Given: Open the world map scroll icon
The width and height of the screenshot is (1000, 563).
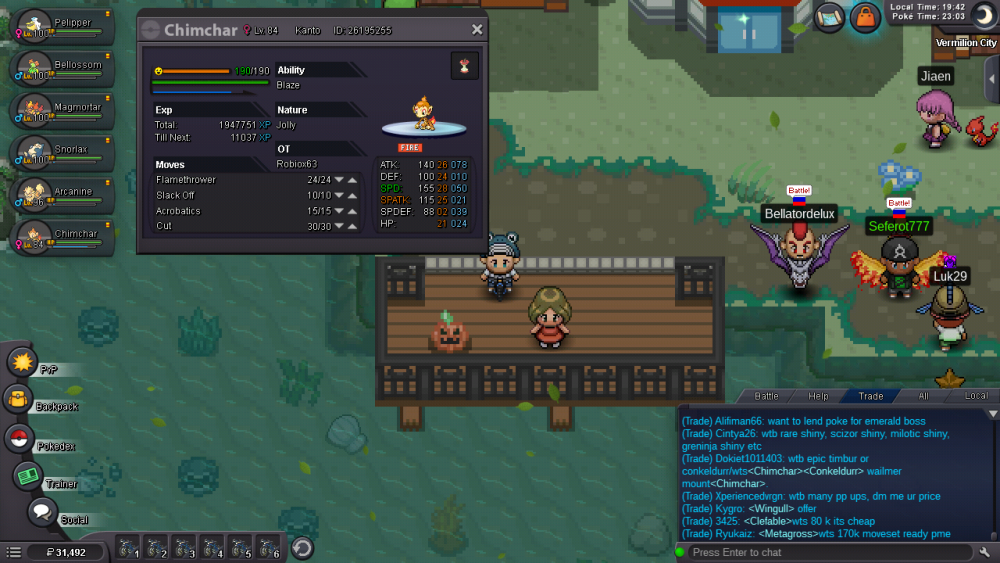Looking at the screenshot, I should point(828,17).
